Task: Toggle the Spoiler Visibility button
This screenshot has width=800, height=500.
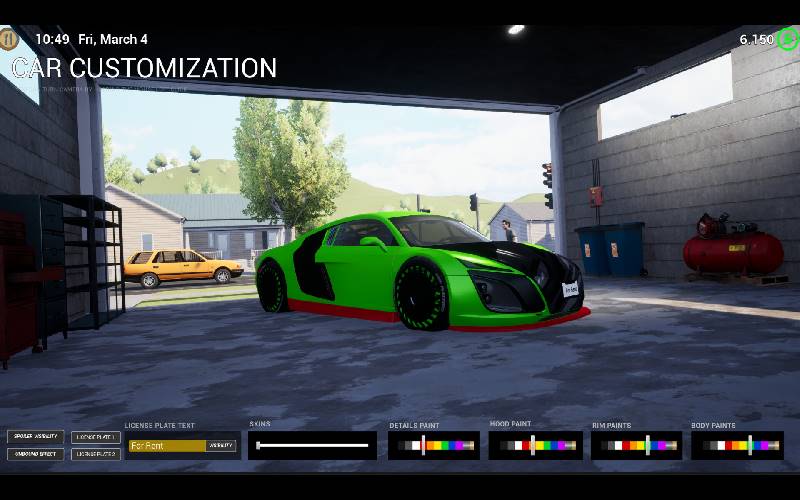Action: click(36, 437)
